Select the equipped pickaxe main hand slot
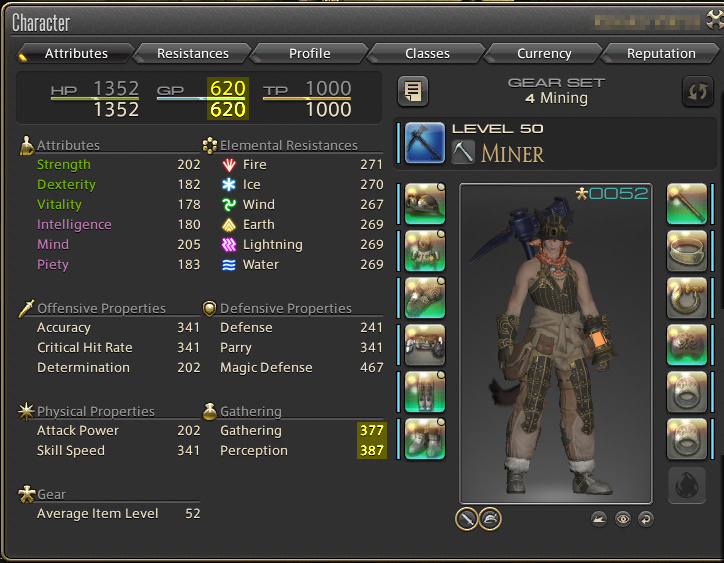This screenshot has height=563, width=724. (x=425, y=142)
